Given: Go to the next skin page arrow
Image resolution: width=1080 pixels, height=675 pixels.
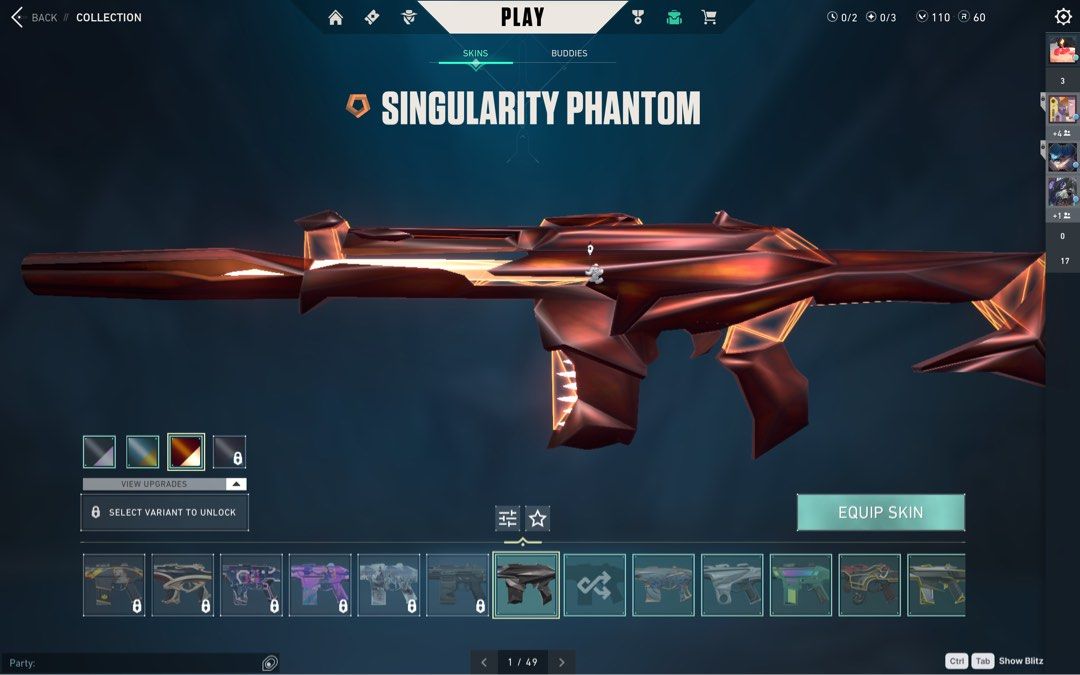Looking at the screenshot, I should [561, 662].
